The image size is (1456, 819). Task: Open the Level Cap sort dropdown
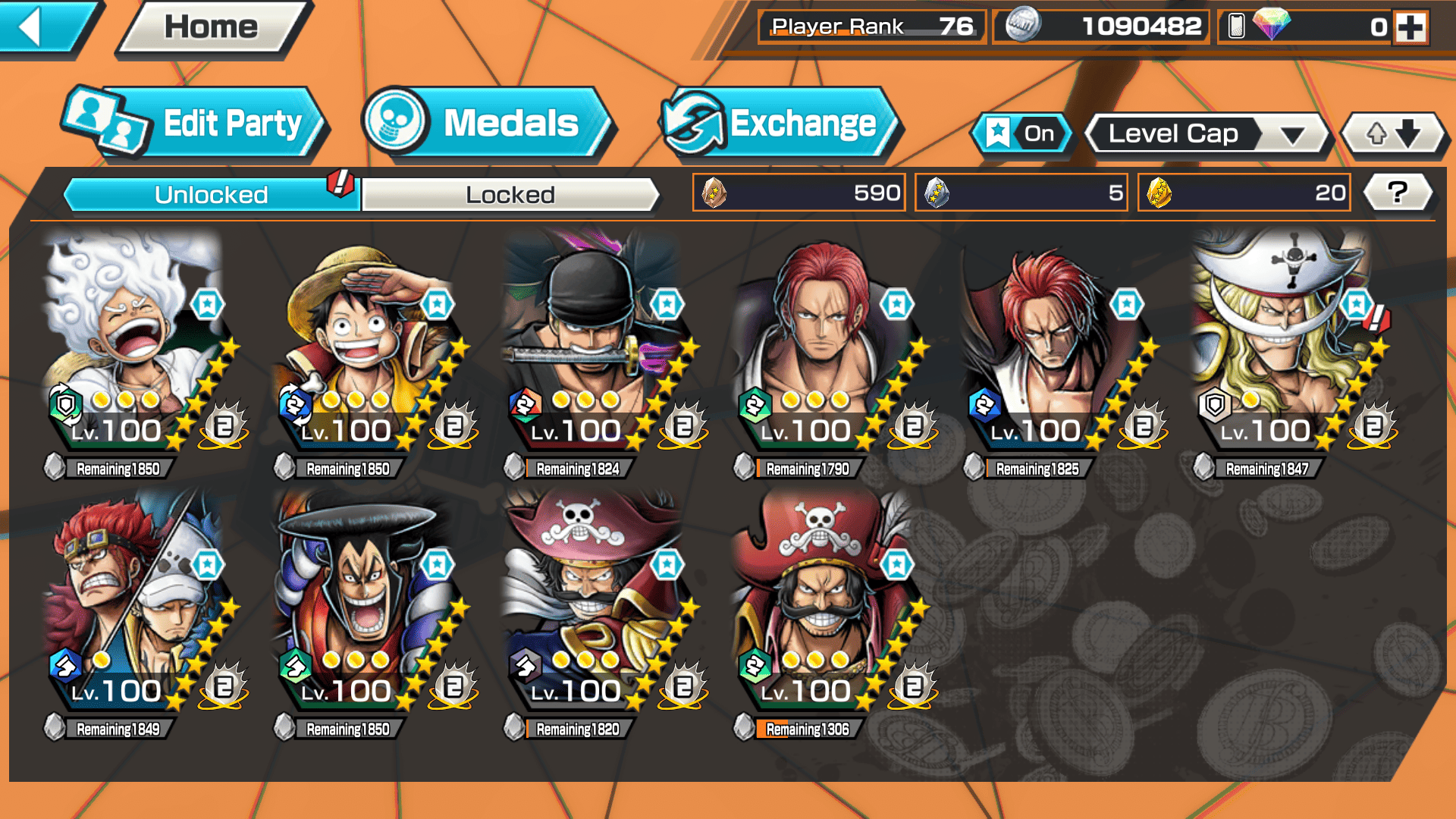coord(1207,134)
